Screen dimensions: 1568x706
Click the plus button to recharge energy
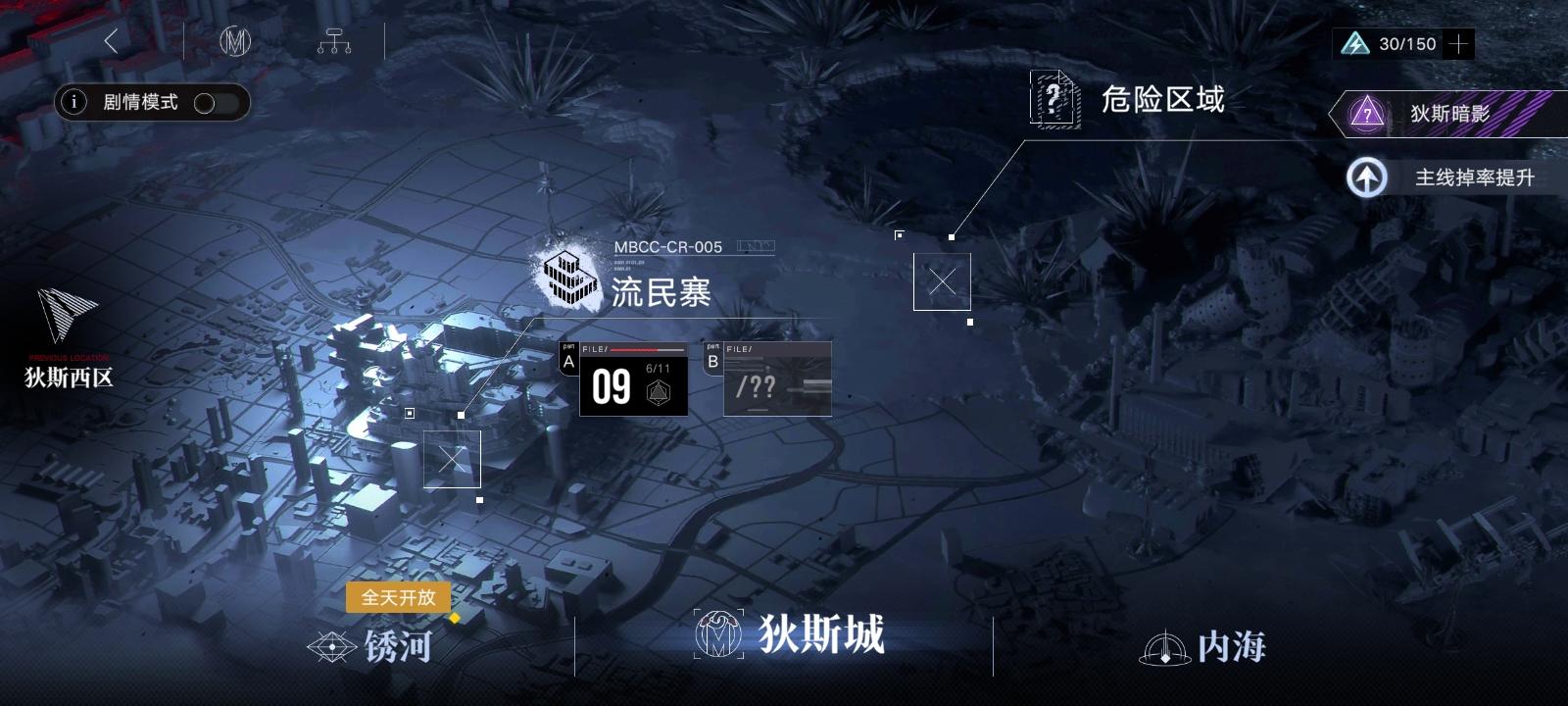click(x=1457, y=43)
